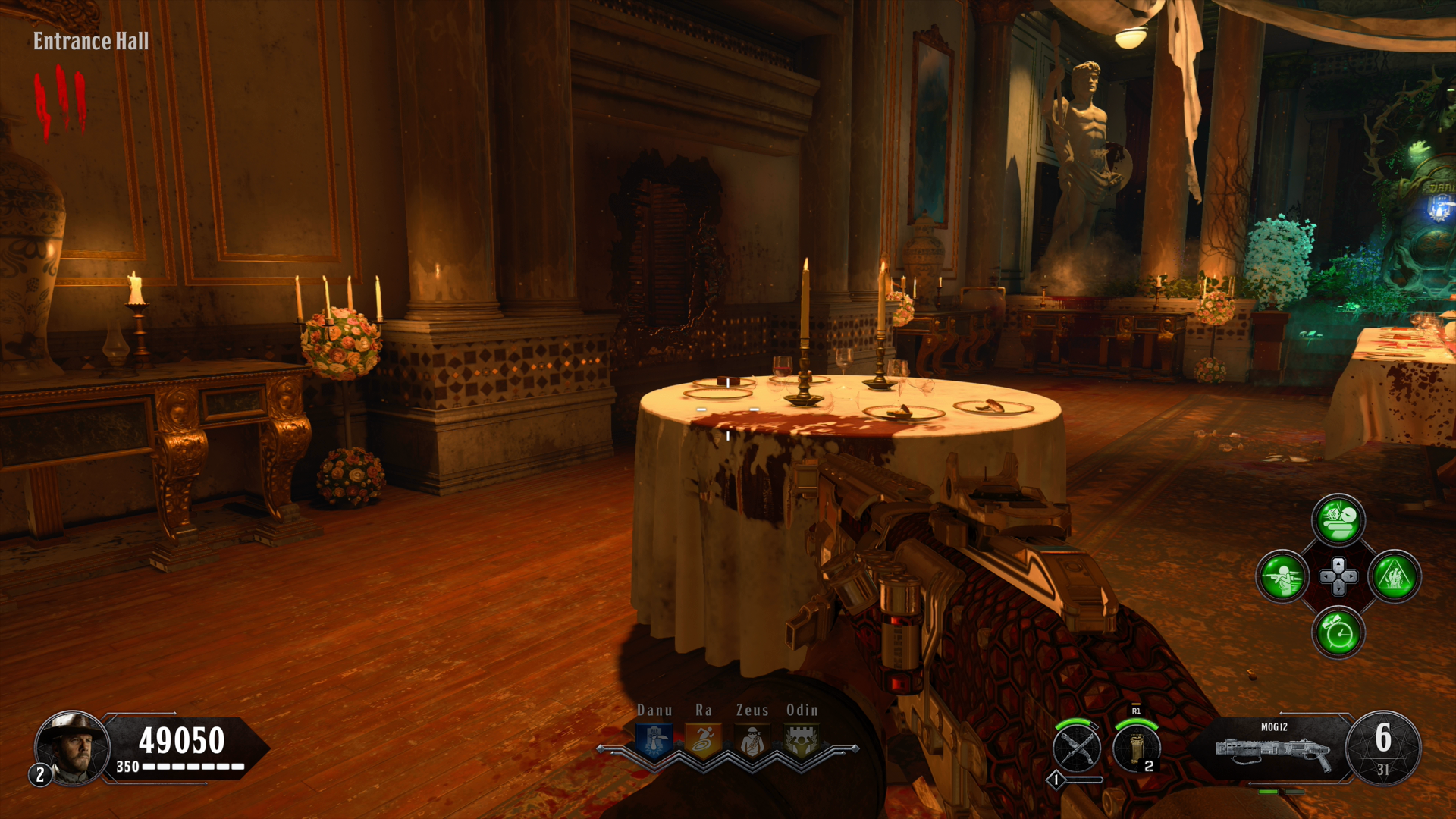1456x819 pixels.
Task: Choose the Zeus bandolier perk icon
Action: (x=752, y=741)
